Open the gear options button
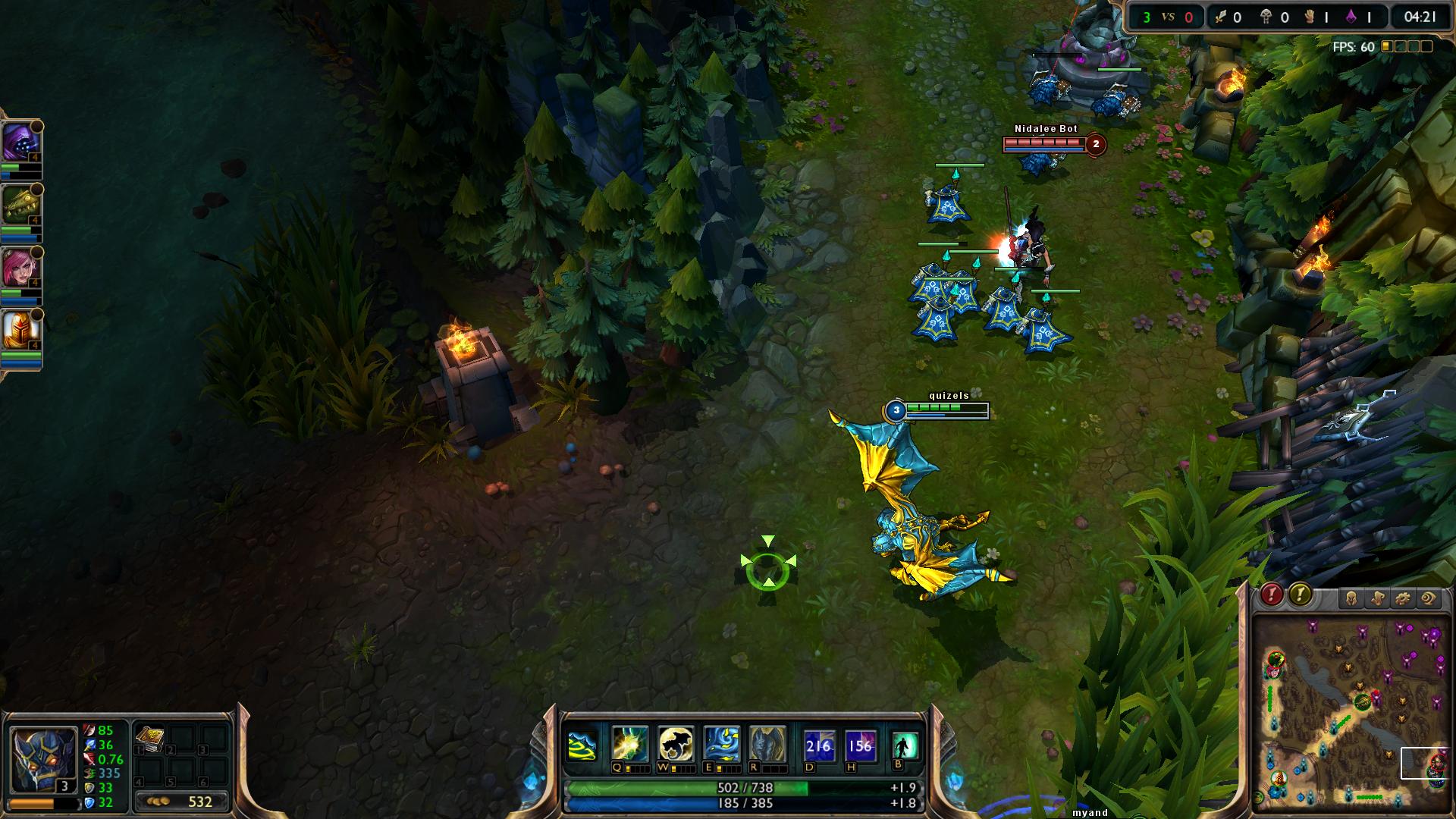Image resolution: width=1456 pixels, height=819 pixels. tap(1402, 599)
